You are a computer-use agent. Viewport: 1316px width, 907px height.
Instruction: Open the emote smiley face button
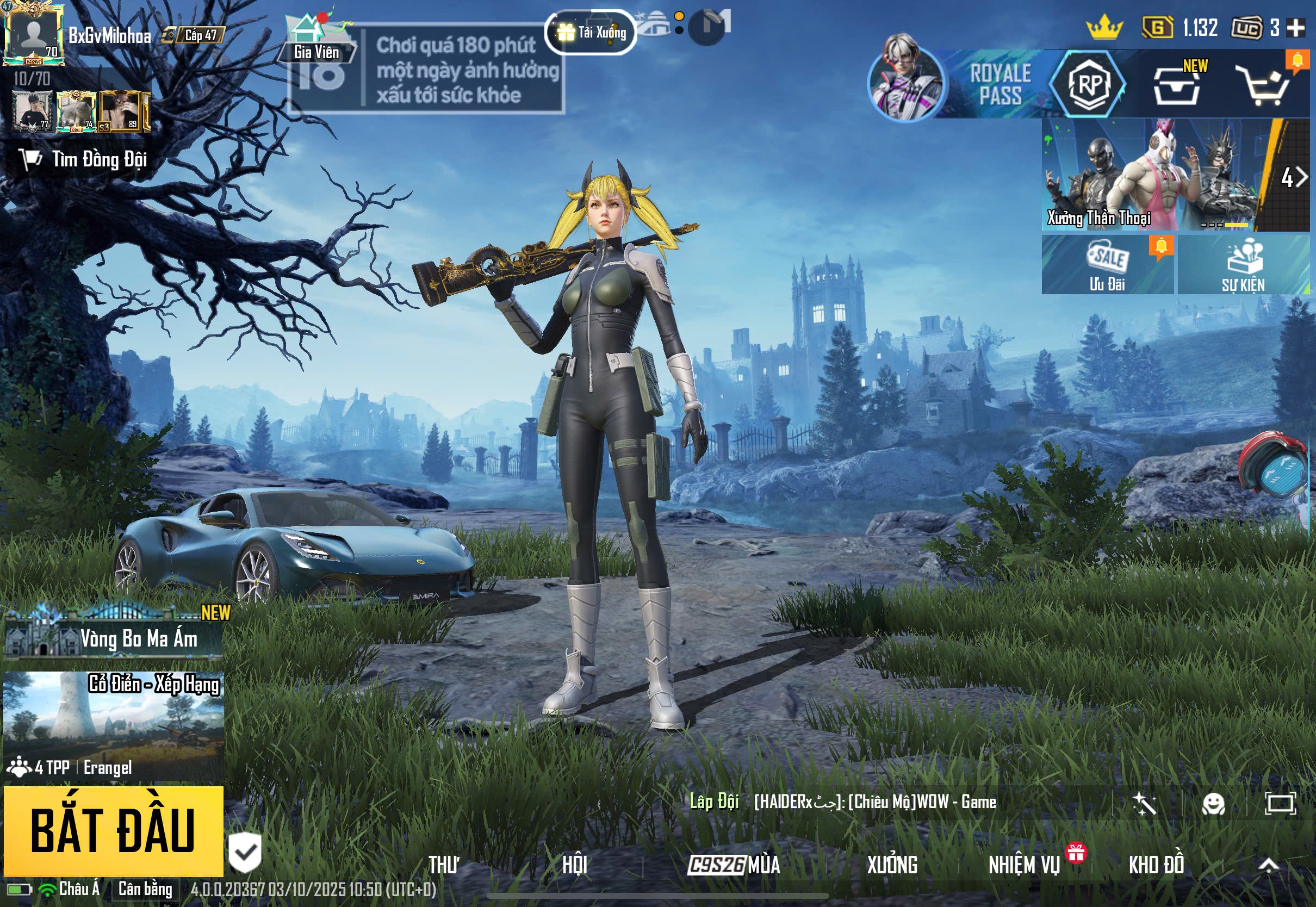pyautogui.click(x=1213, y=803)
